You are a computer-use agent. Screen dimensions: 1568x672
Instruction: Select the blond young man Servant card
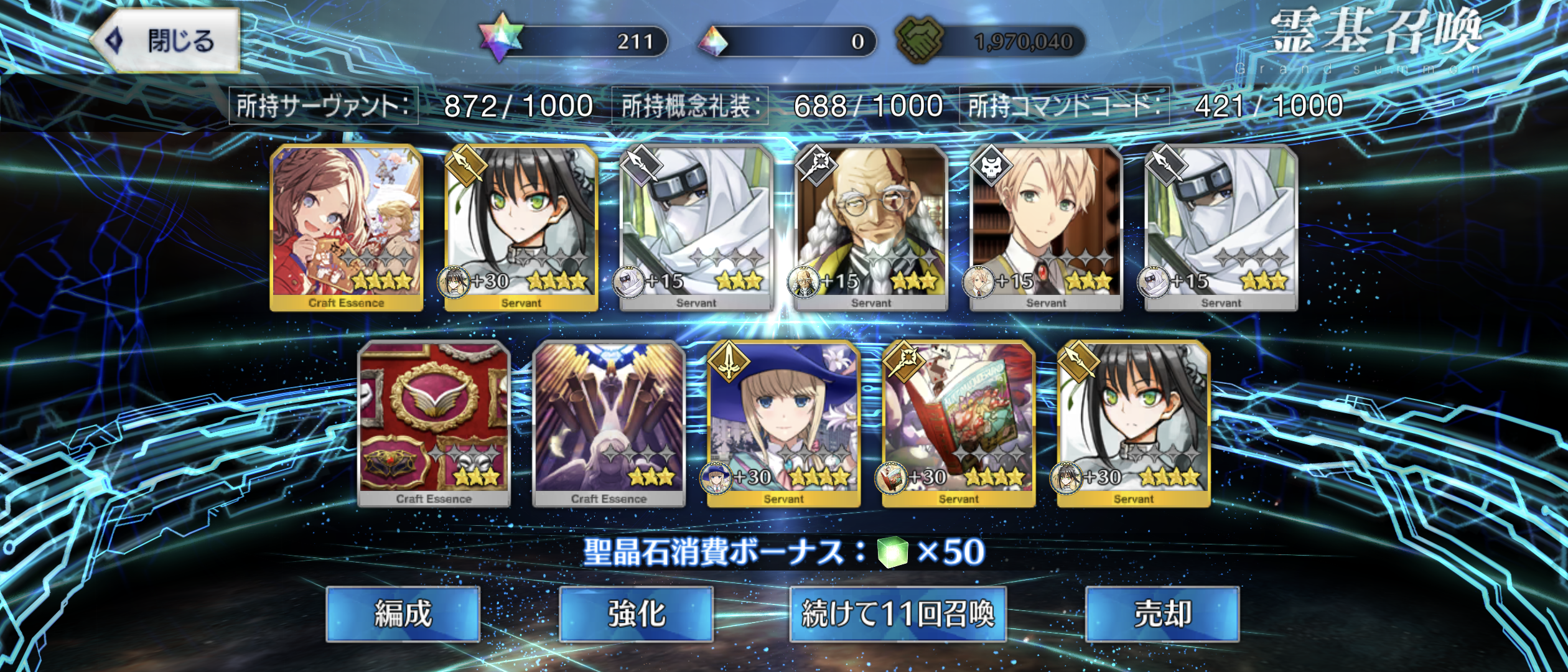(x=1046, y=227)
